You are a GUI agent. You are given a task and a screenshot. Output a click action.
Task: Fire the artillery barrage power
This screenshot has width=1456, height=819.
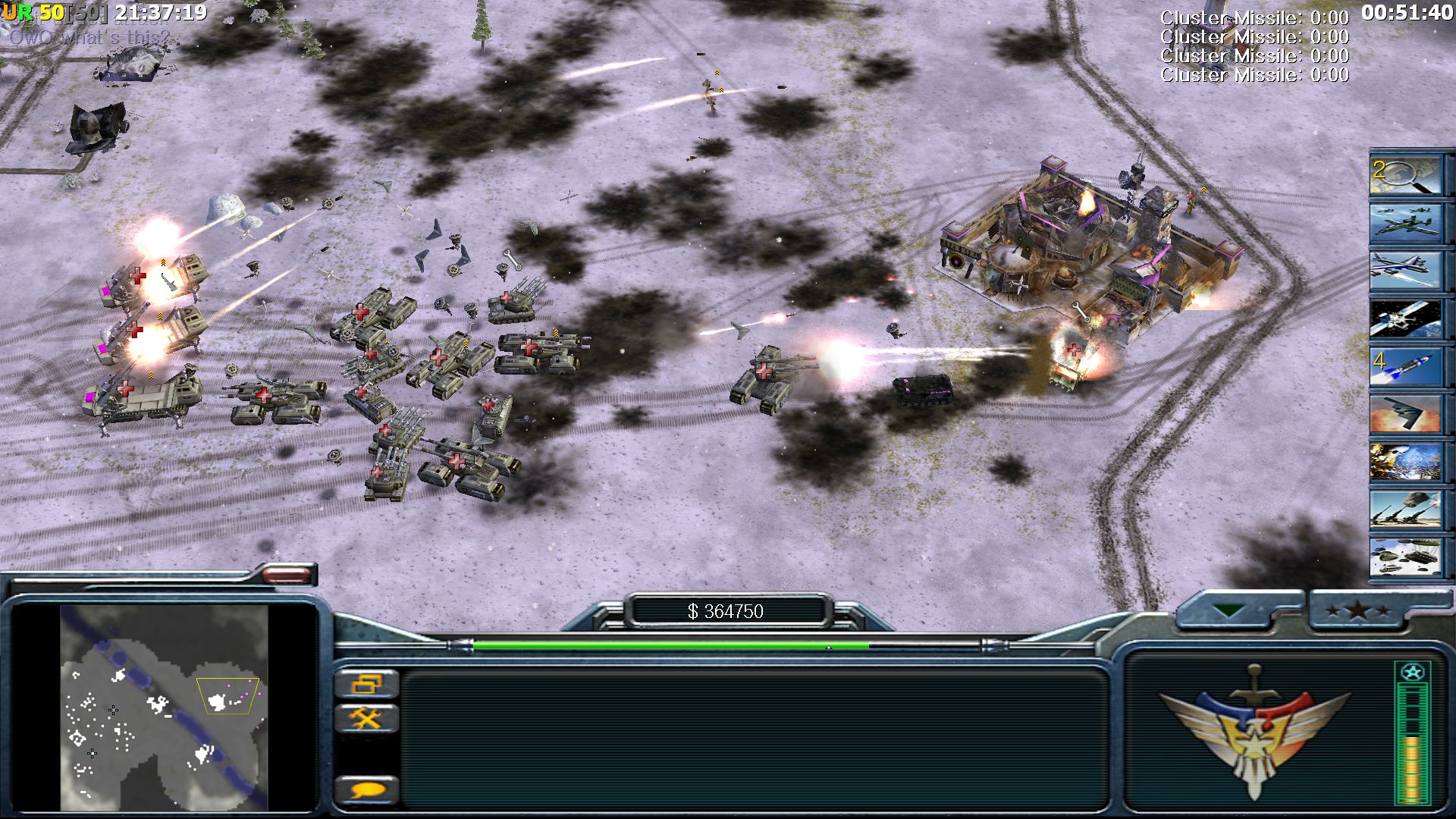click(x=1405, y=510)
